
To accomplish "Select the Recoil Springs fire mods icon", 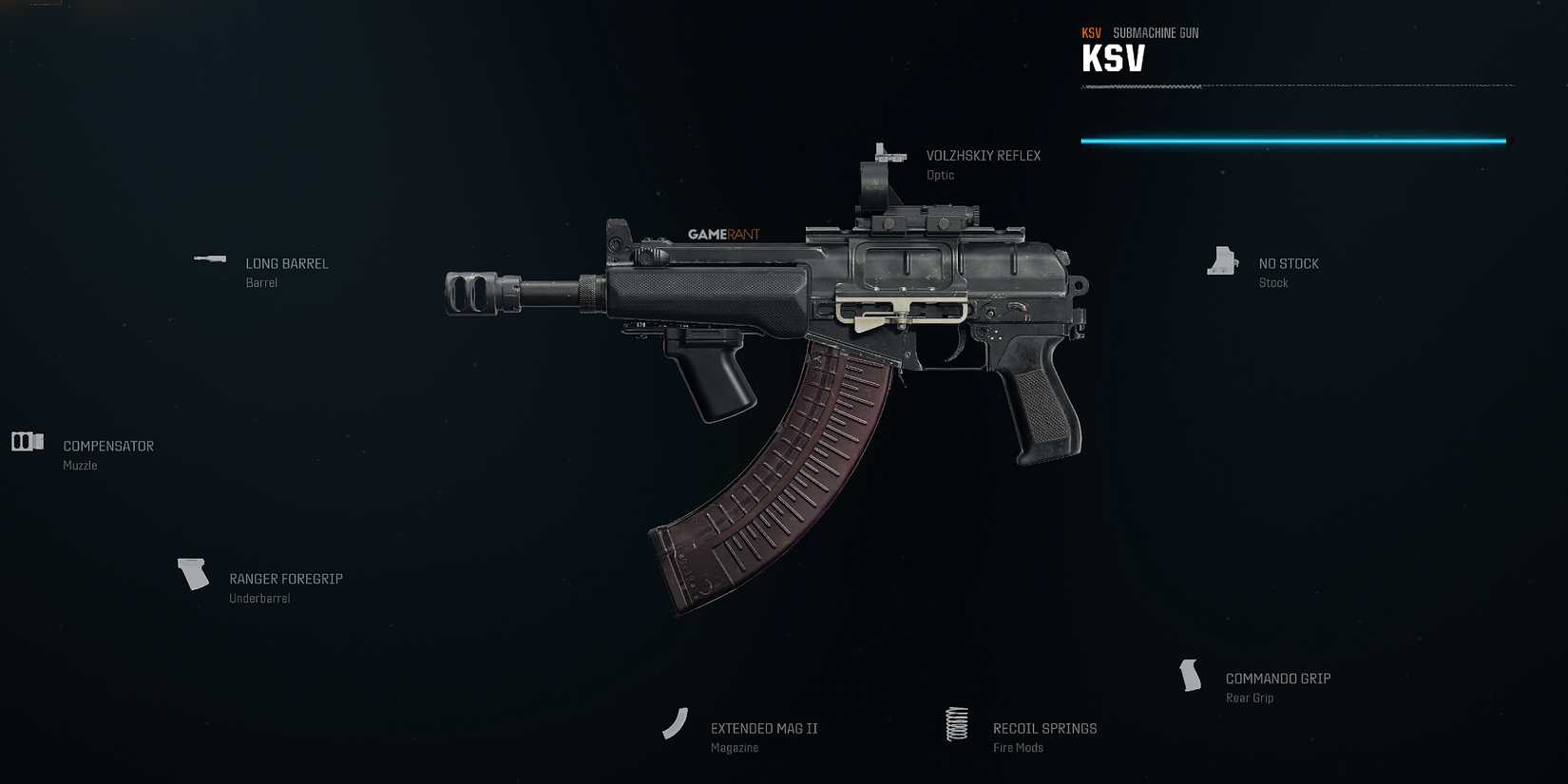I will pos(957,723).
